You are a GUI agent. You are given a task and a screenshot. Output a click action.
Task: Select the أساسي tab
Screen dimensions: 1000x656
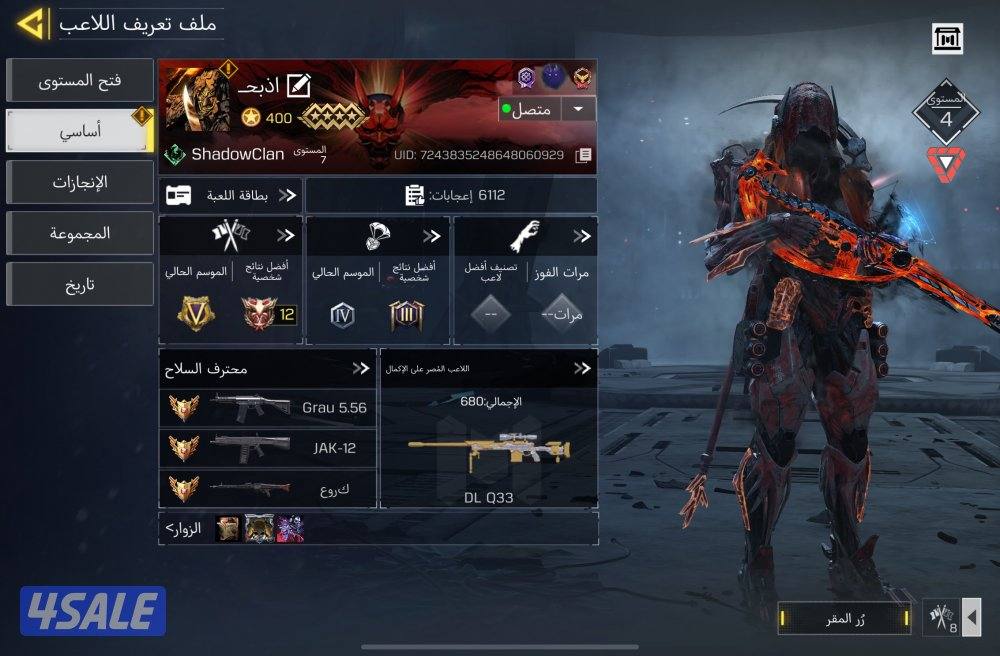point(78,129)
